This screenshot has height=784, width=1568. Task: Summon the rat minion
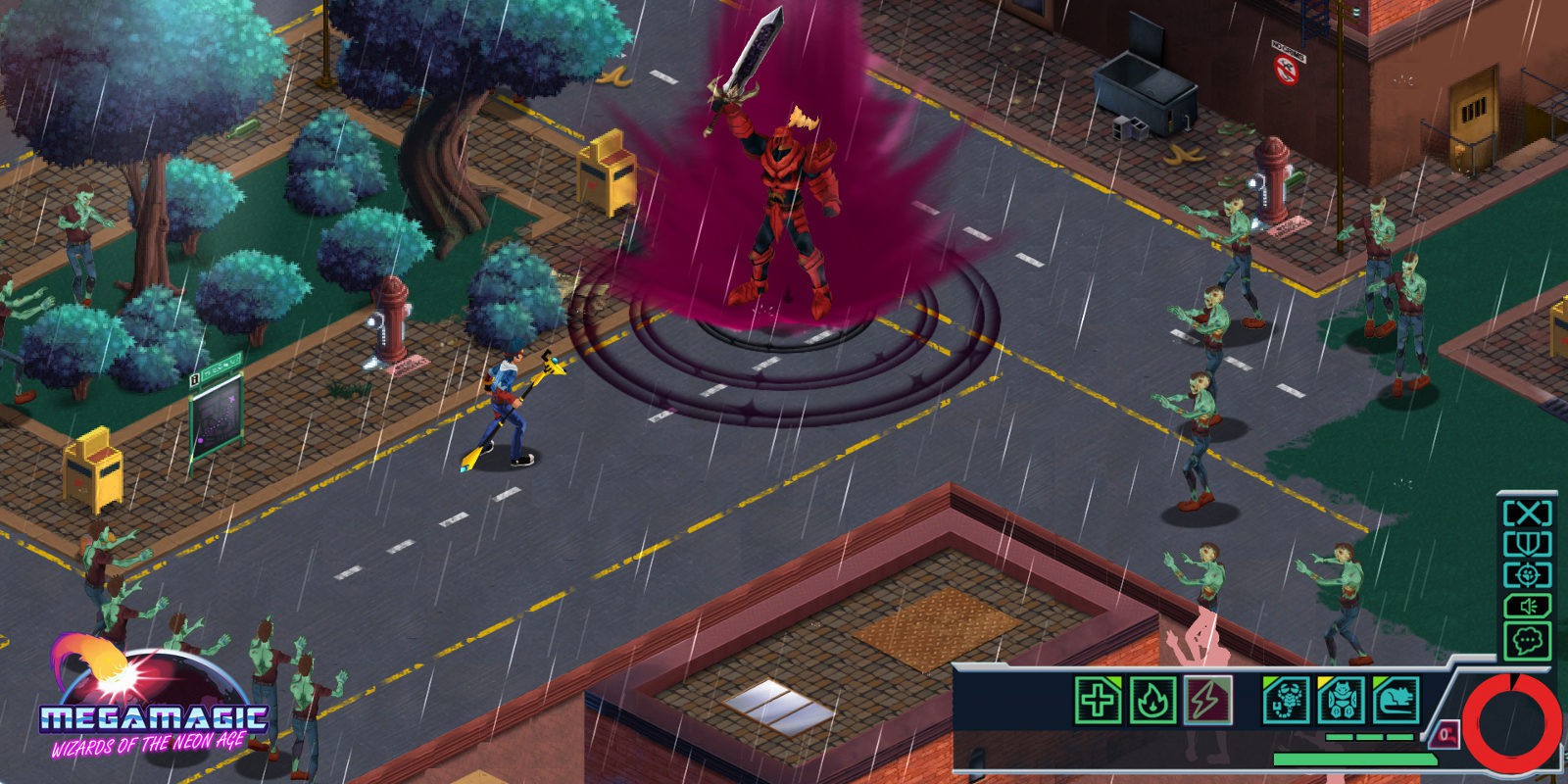(1396, 702)
